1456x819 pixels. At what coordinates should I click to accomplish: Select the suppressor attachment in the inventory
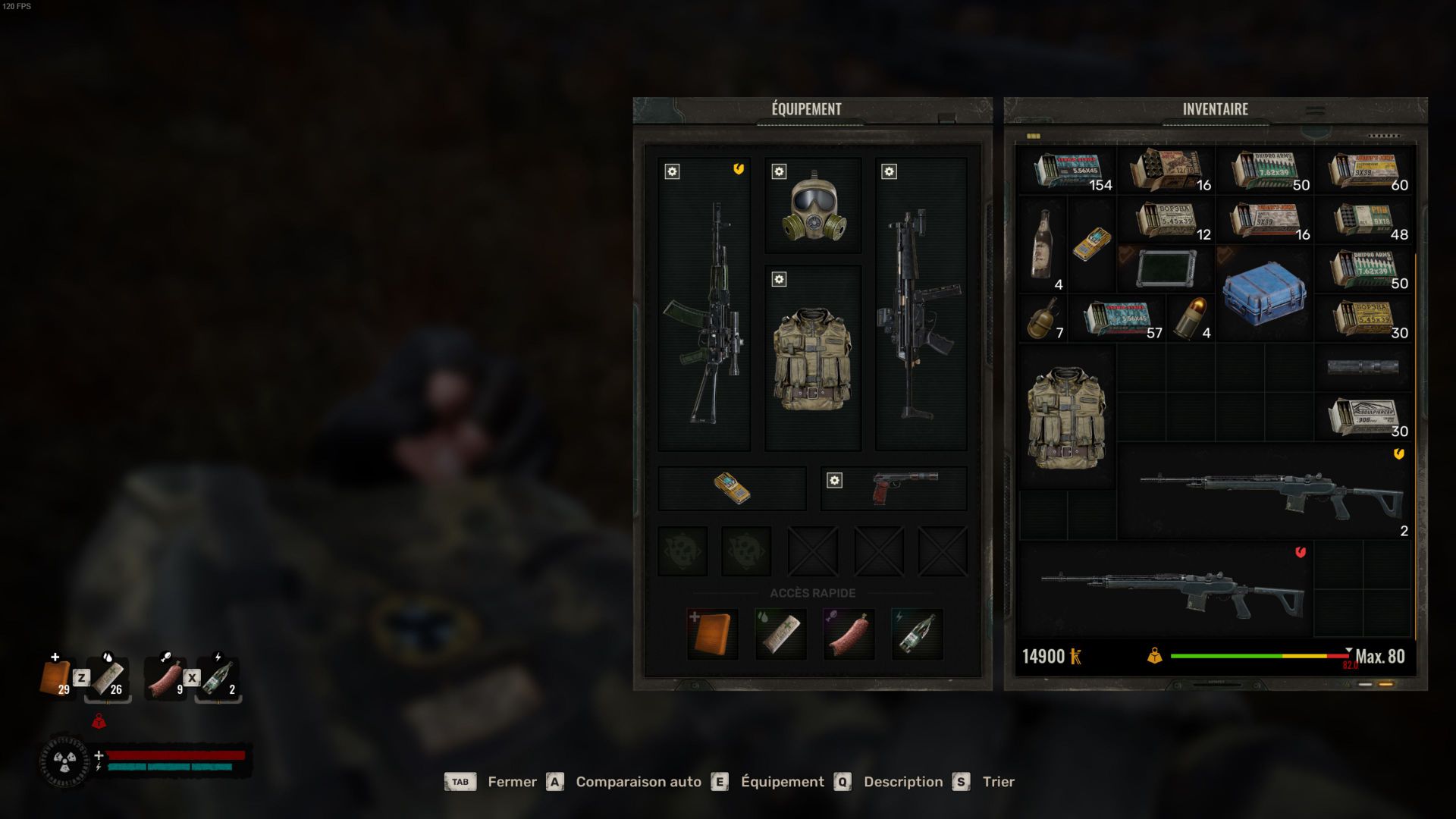point(1363,367)
